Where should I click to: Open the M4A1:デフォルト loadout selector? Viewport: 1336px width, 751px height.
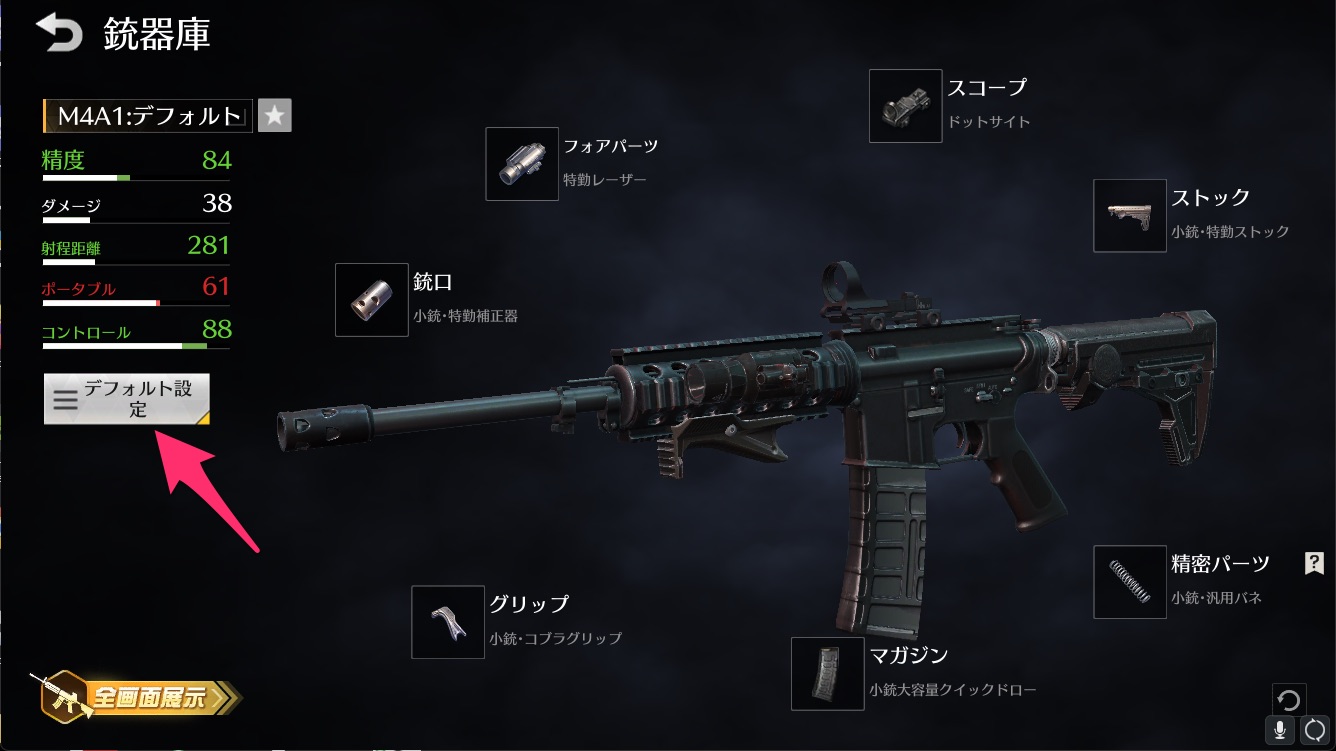click(146, 115)
